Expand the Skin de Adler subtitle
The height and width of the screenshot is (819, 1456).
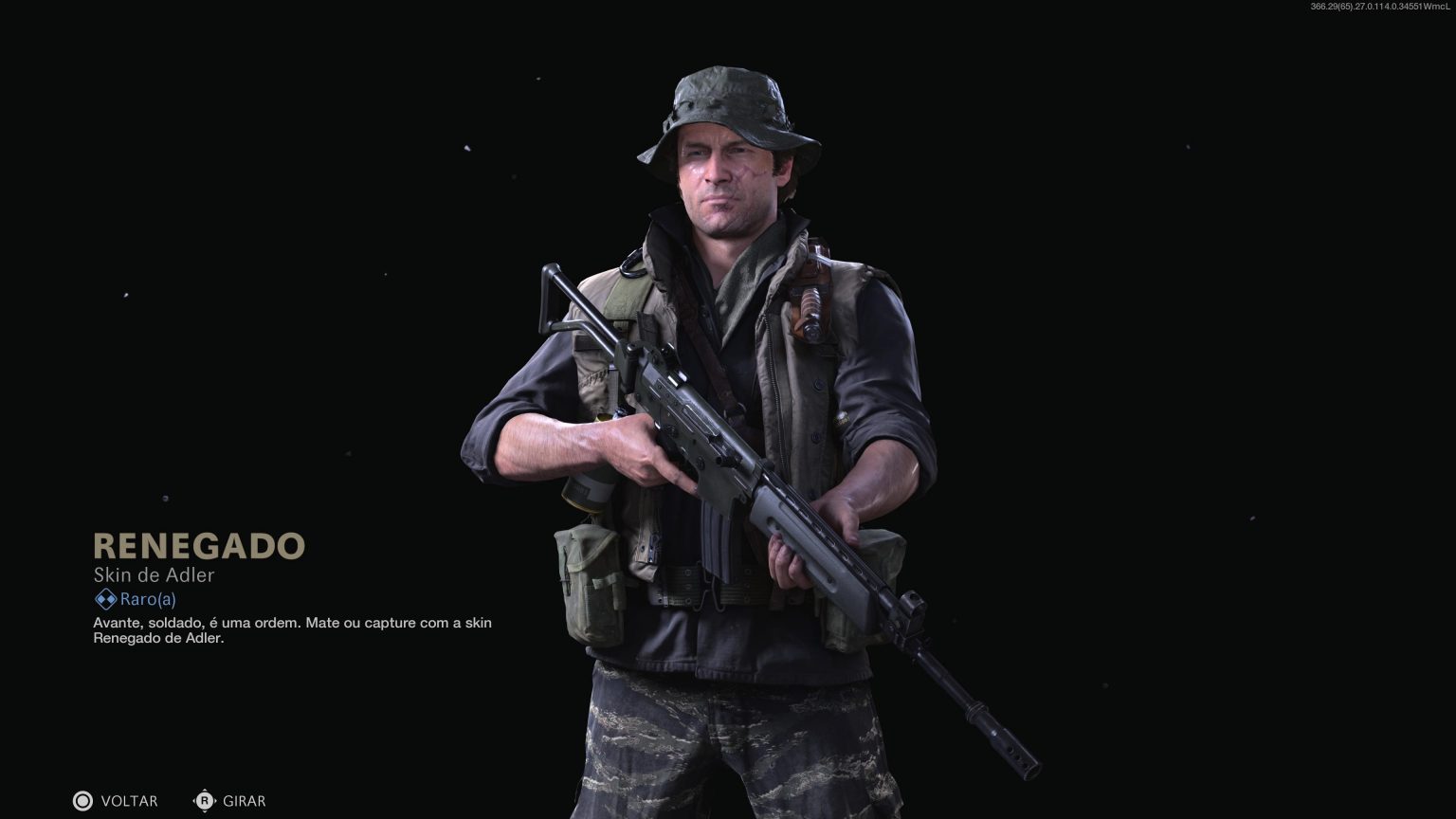(154, 575)
